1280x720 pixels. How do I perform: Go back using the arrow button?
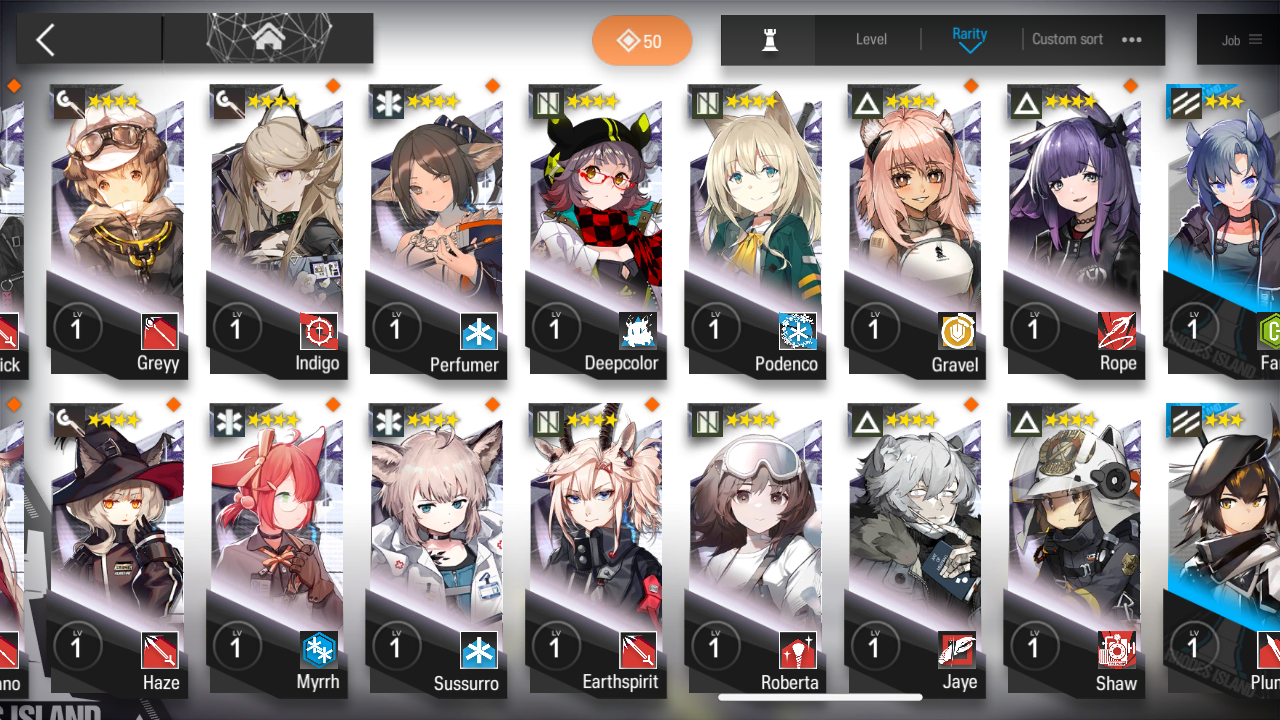pos(45,40)
